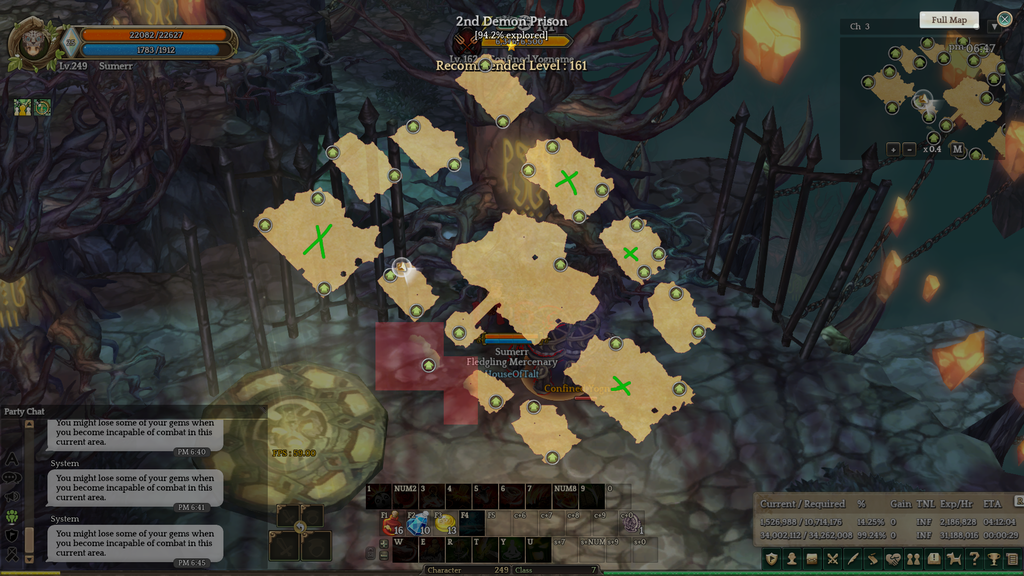Zoom out the minimap with minus button
The height and width of the screenshot is (576, 1024).
(x=909, y=149)
